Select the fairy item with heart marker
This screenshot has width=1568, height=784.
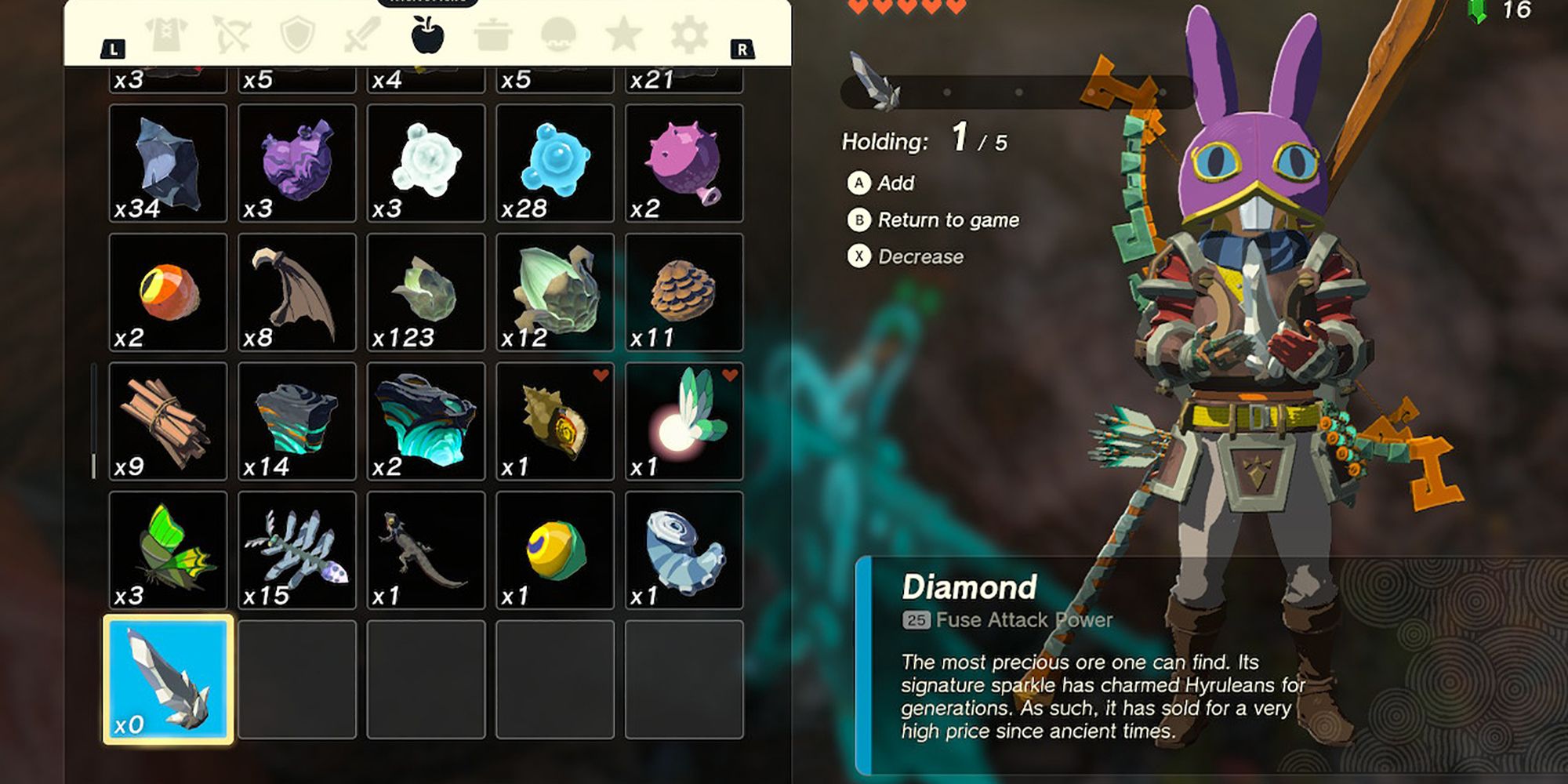[x=685, y=421]
